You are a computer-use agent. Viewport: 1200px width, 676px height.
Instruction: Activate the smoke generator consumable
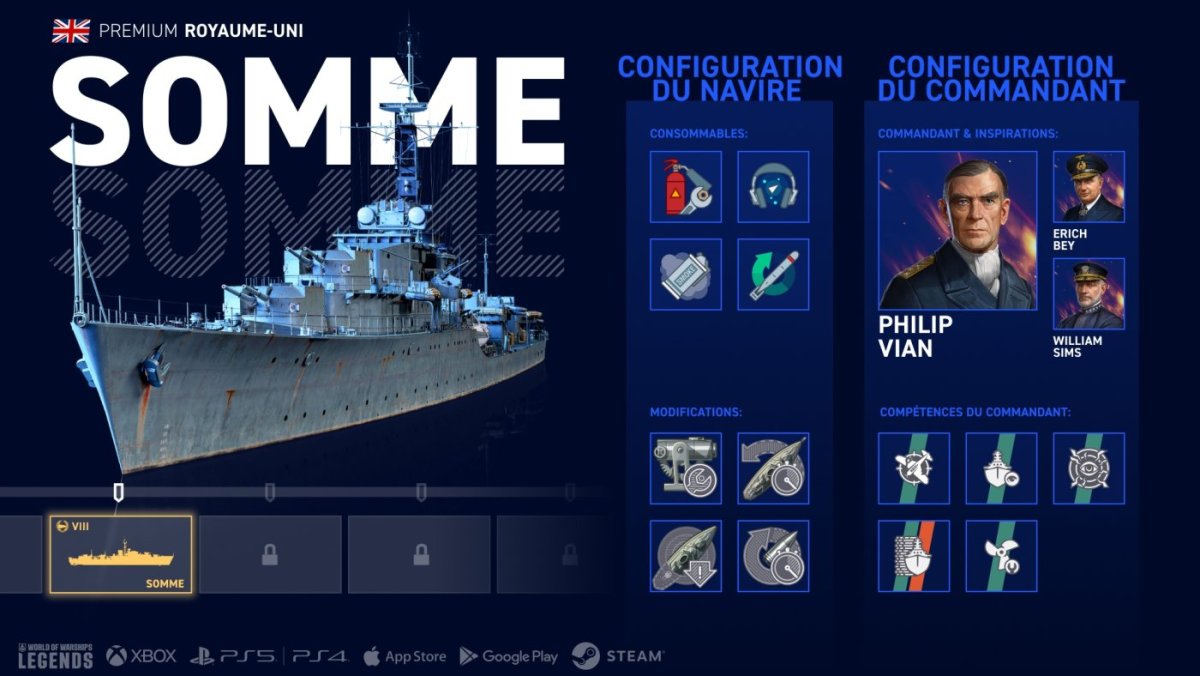pyautogui.click(x=686, y=274)
